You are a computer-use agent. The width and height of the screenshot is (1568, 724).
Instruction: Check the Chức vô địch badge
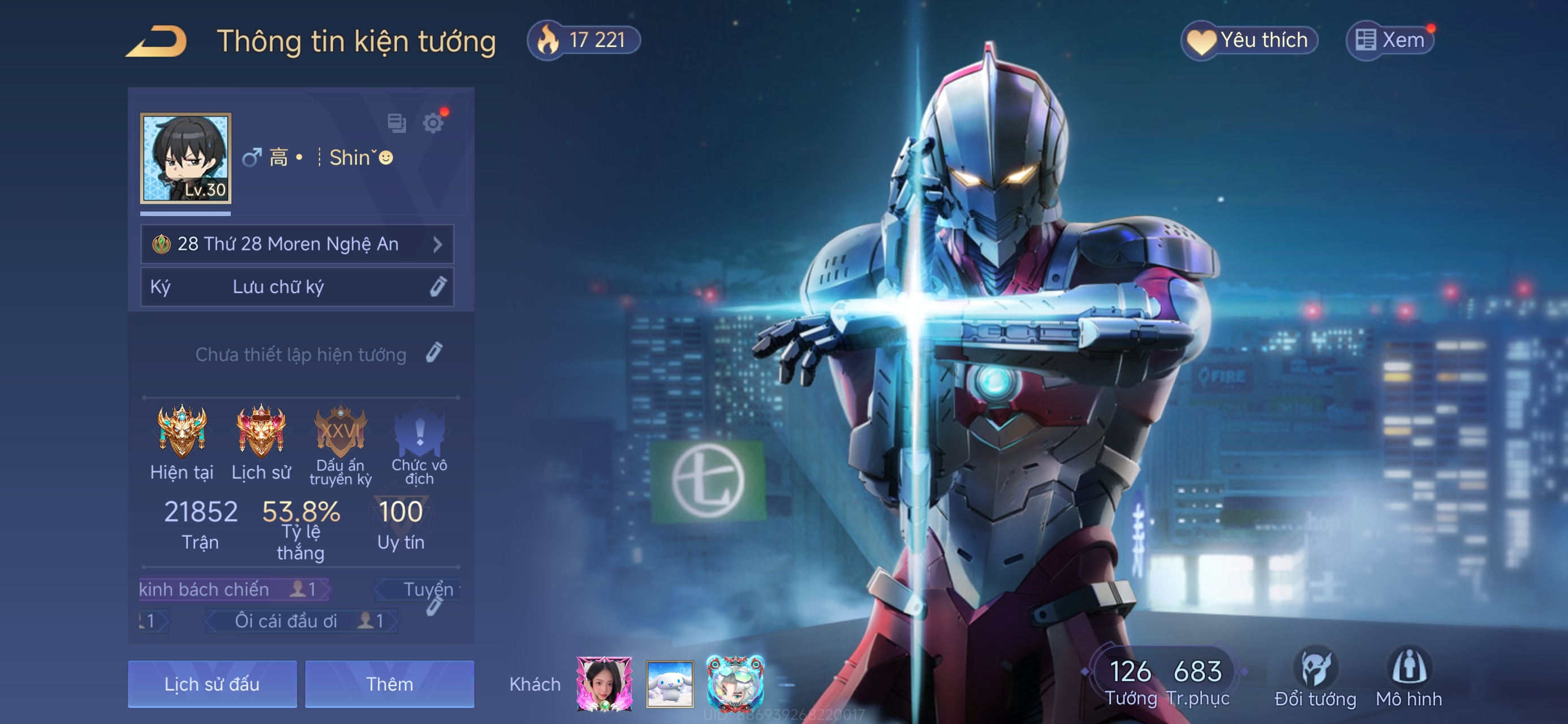point(419,430)
